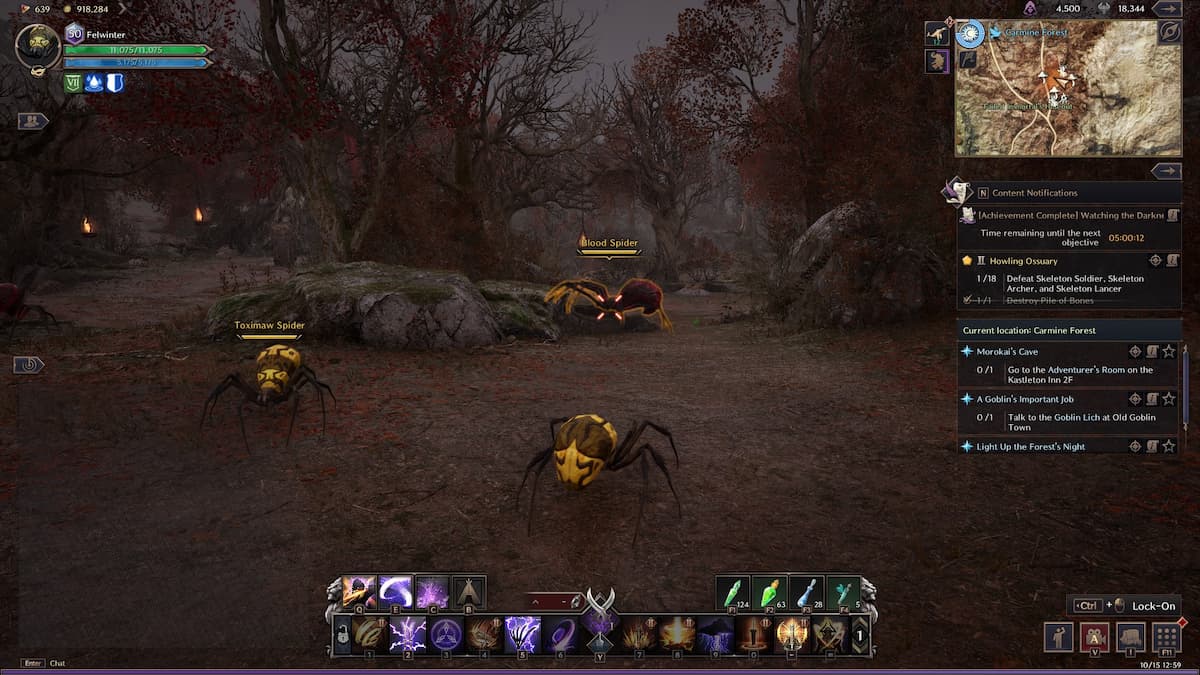The image size is (1200, 675).
Task: Track A Goblin's Important Job with its star
Action: [1168, 399]
